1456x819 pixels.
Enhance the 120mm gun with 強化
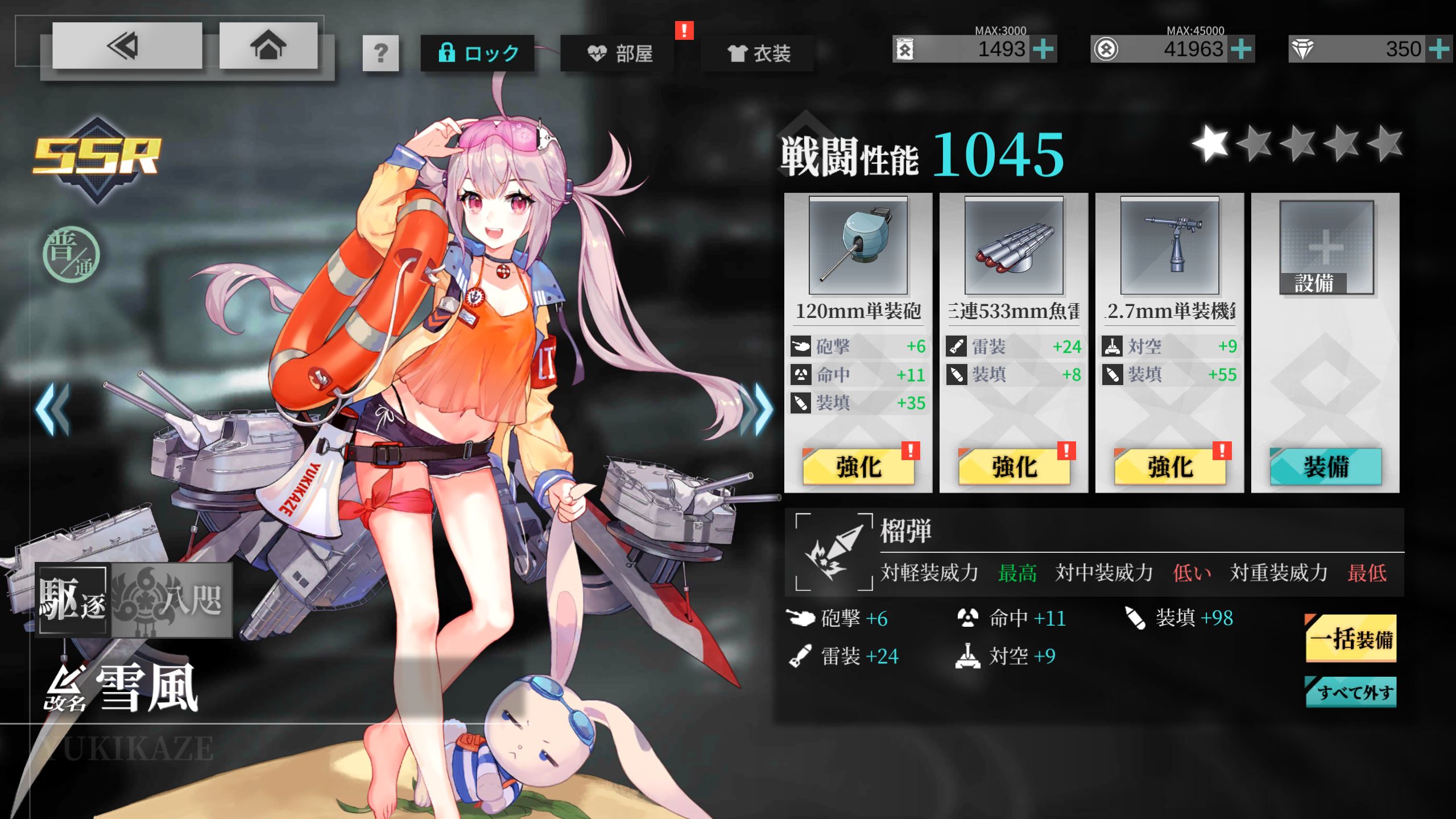point(858,467)
